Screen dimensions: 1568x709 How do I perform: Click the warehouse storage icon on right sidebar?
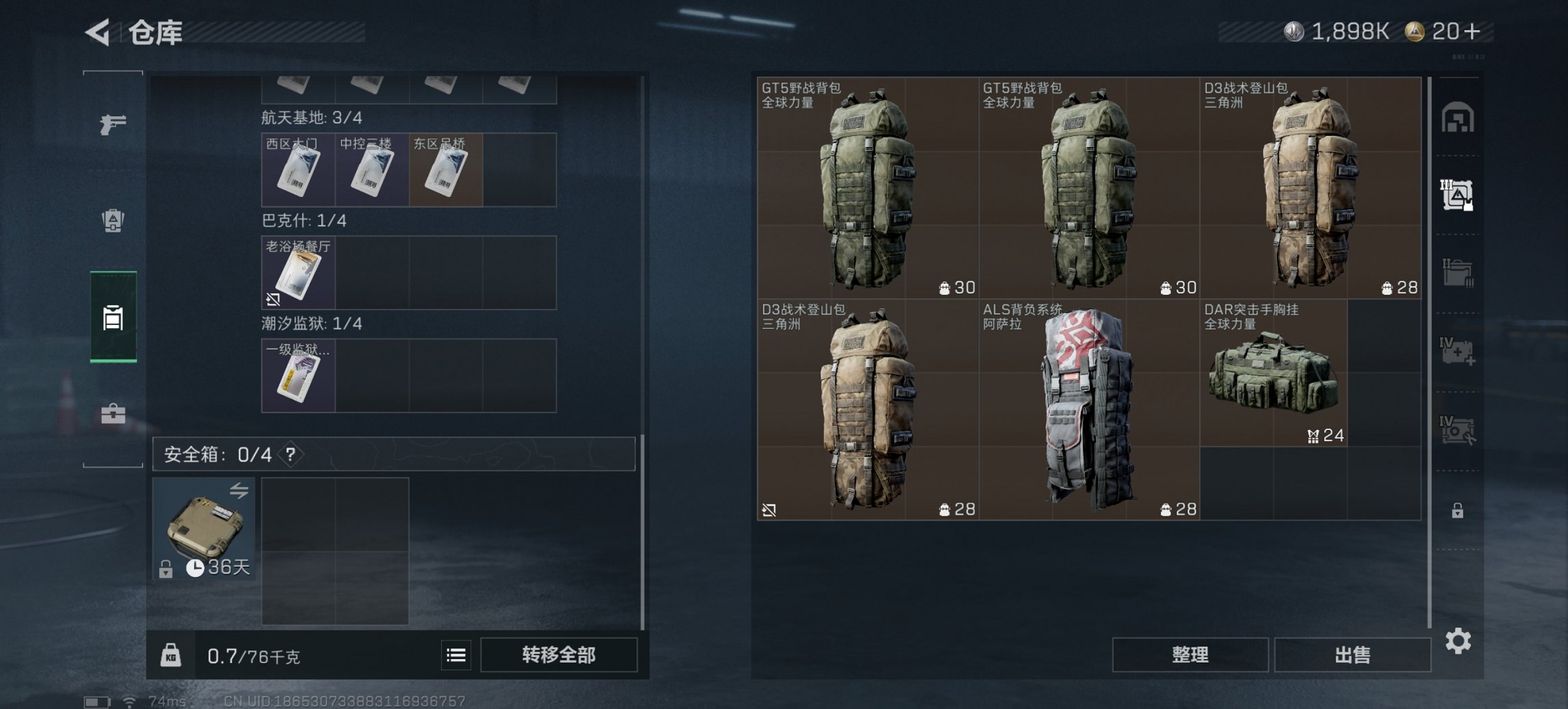point(1459,118)
